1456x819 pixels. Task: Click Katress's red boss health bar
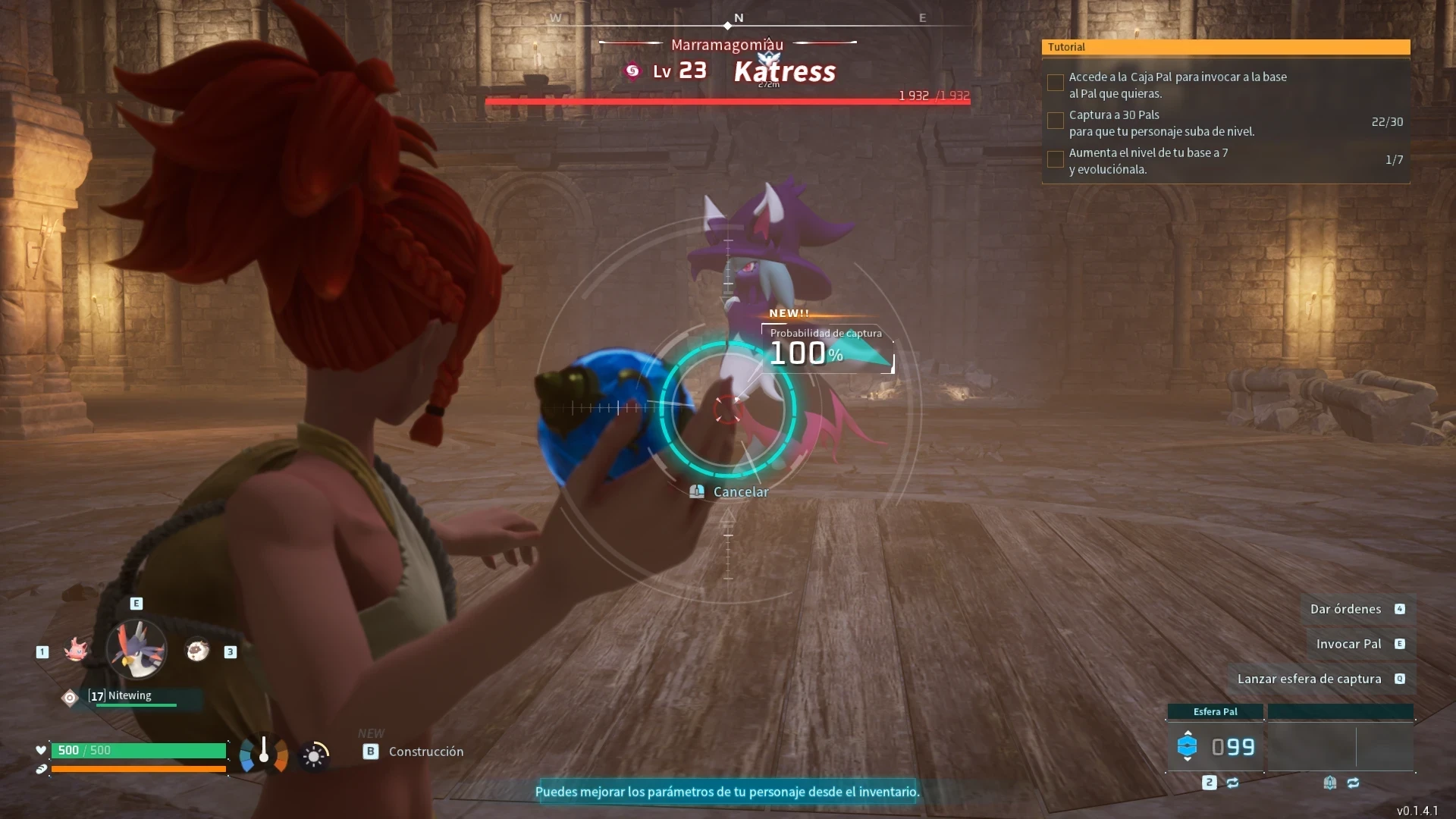click(726, 100)
